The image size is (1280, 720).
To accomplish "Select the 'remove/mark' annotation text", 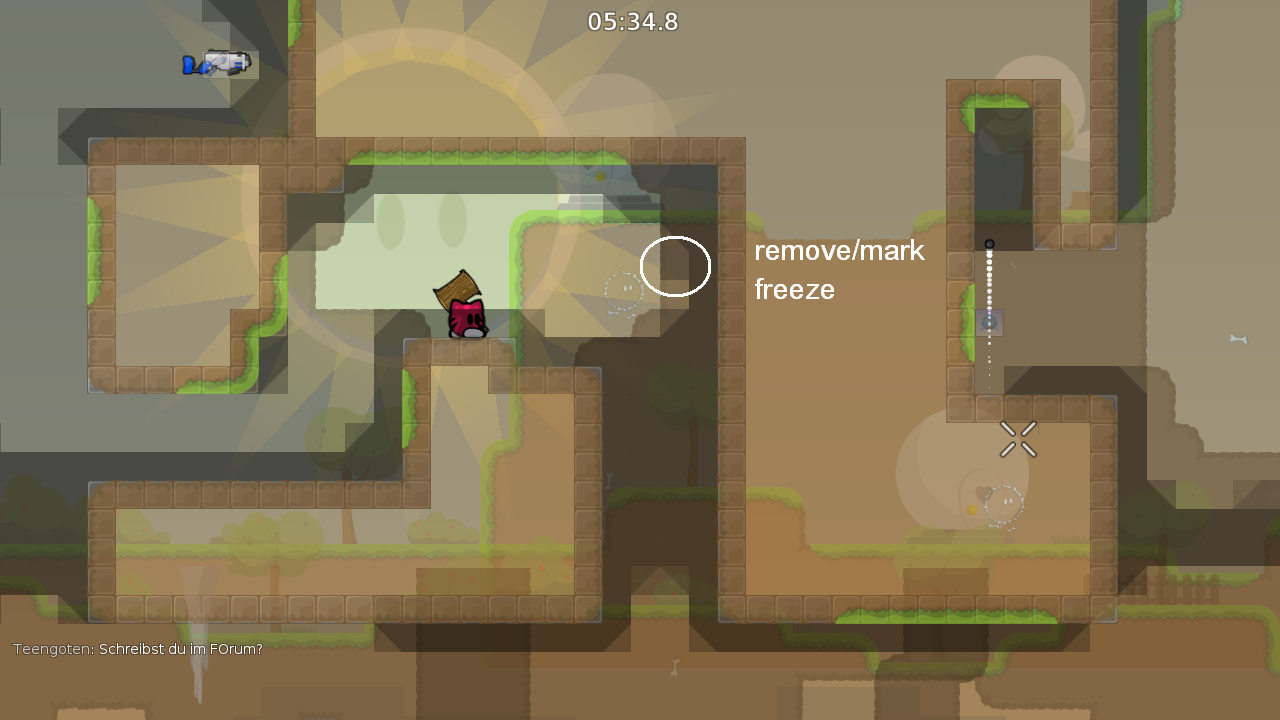I will pos(839,251).
